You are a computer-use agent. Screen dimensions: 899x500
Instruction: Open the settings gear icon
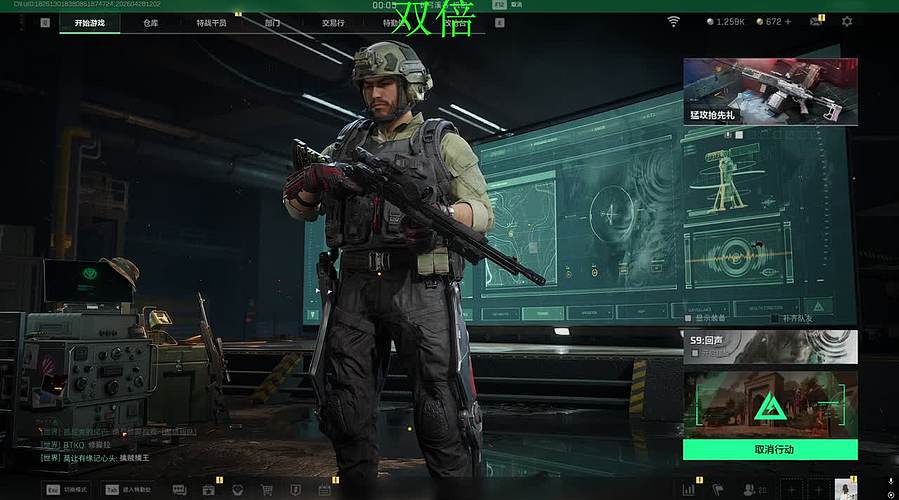(847, 22)
